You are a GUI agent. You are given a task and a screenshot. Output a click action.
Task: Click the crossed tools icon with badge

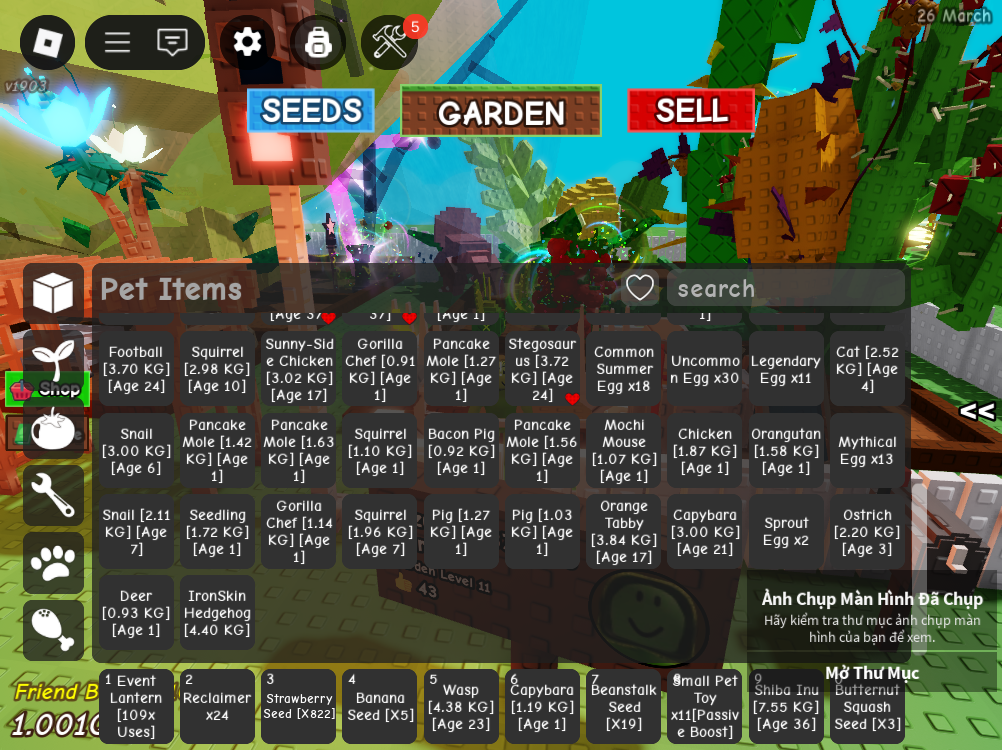[389, 42]
